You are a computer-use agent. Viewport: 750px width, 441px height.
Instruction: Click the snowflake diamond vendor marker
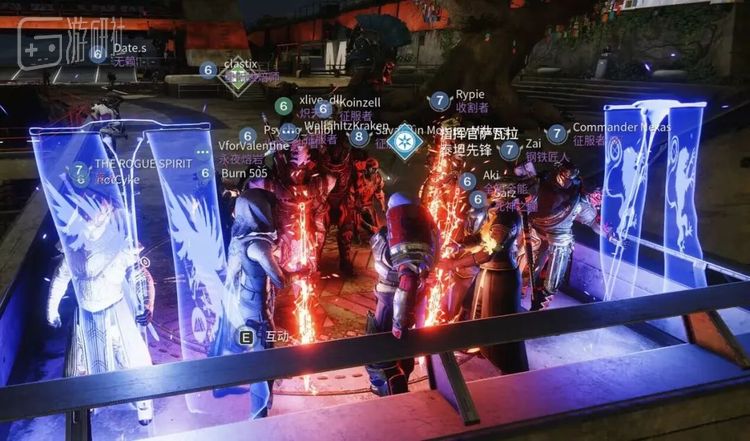405,141
